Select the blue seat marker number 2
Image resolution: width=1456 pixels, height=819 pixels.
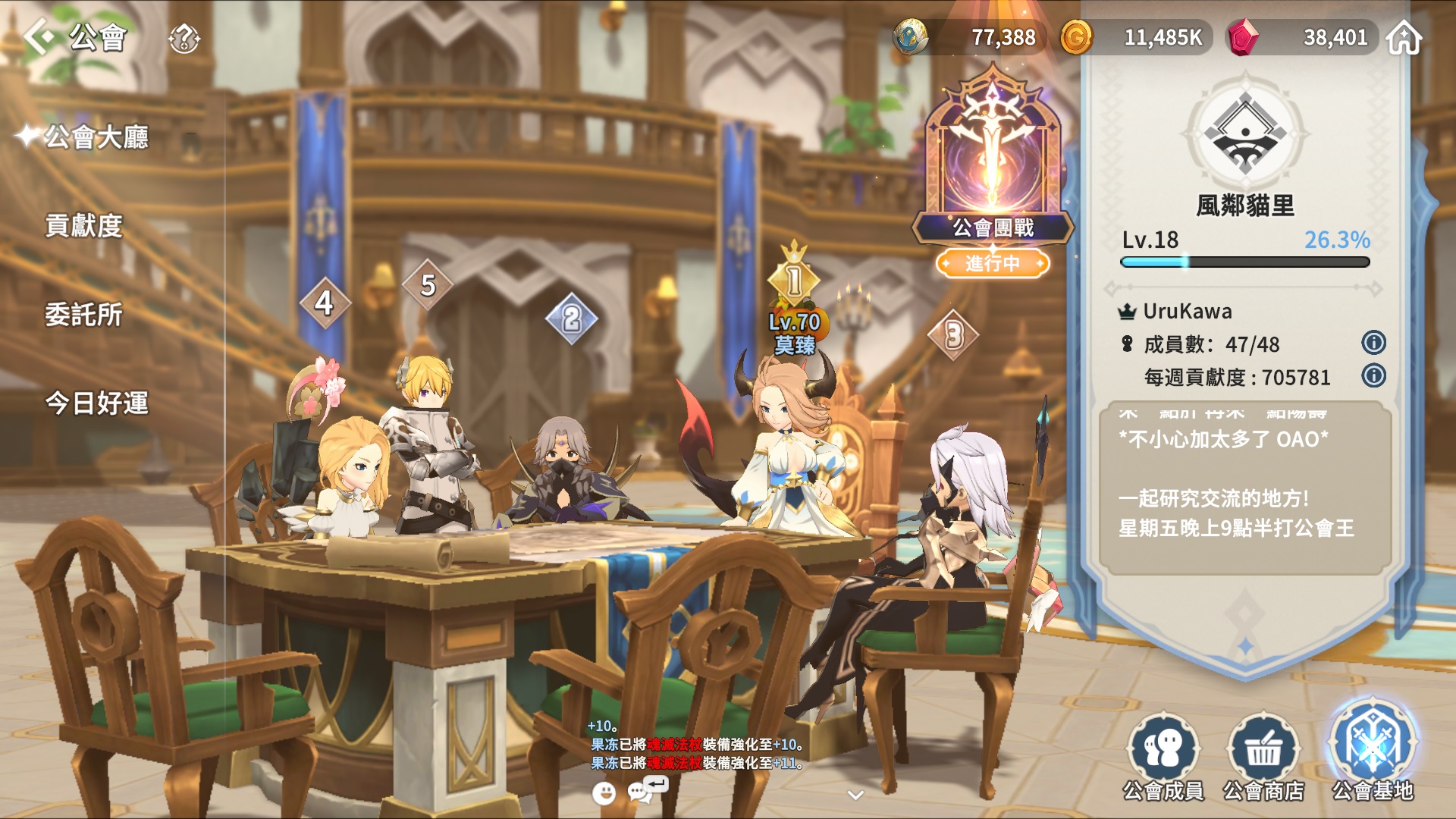point(572,318)
